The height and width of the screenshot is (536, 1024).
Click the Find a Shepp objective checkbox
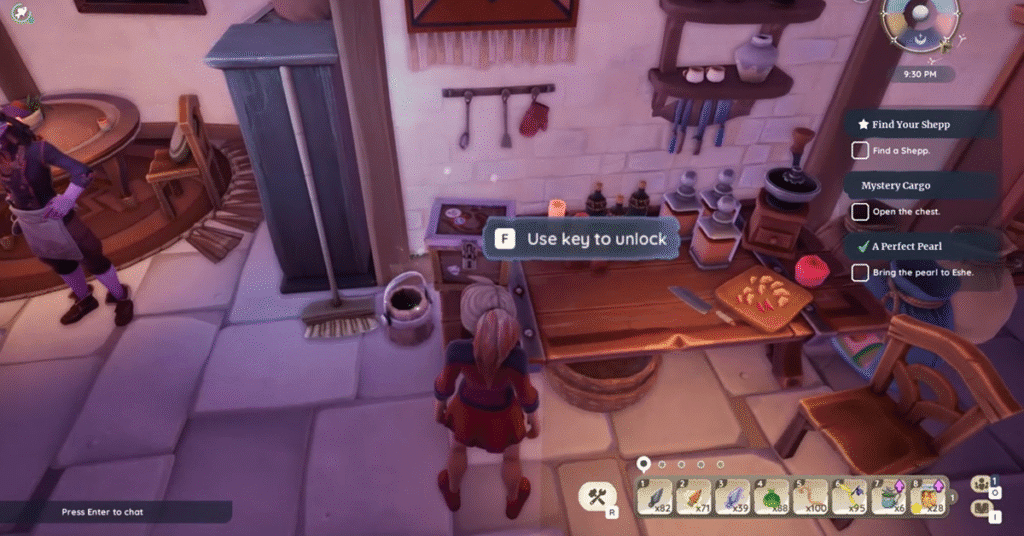pyautogui.click(x=860, y=151)
